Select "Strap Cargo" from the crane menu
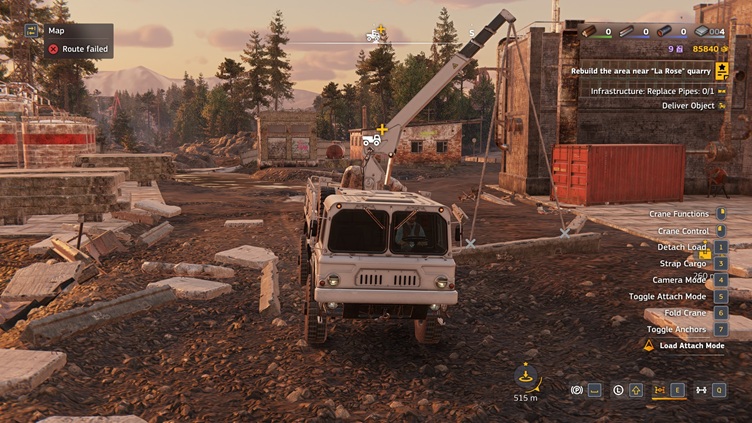This screenshot has width=752, height=423. [x=685, y=263]
